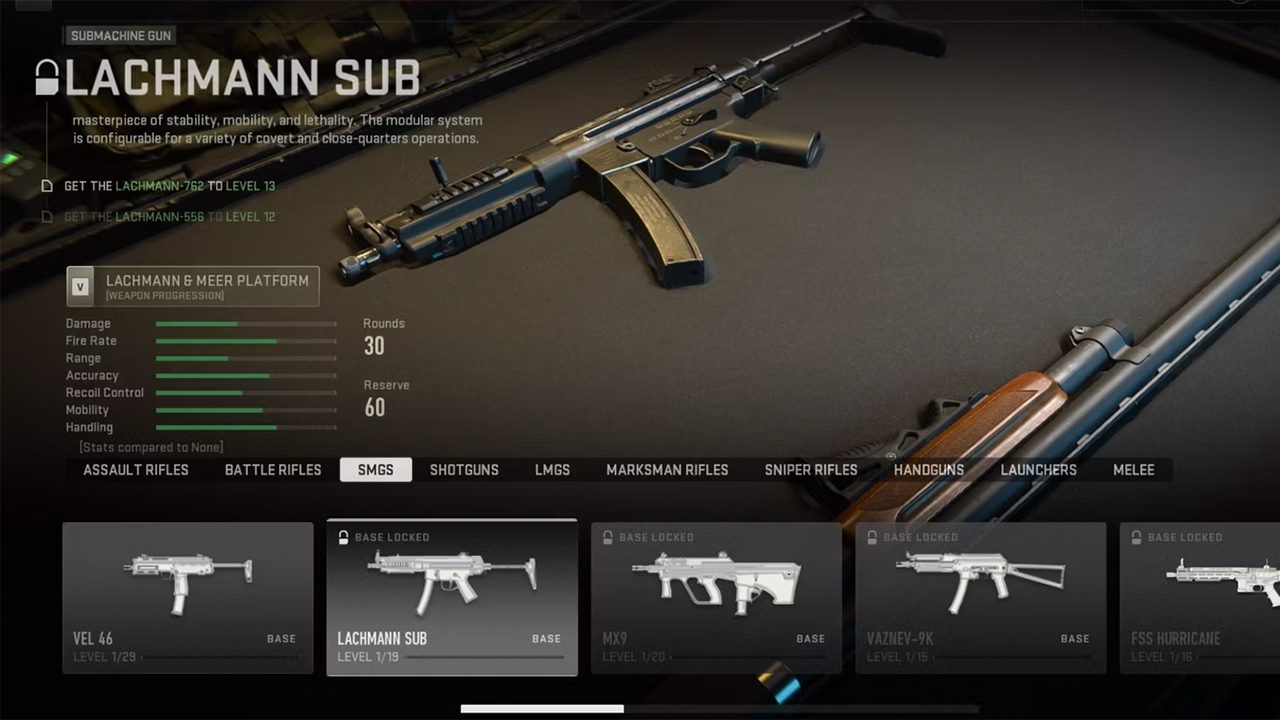Click the weapon list horizontal scrollbar

point(543,709)
